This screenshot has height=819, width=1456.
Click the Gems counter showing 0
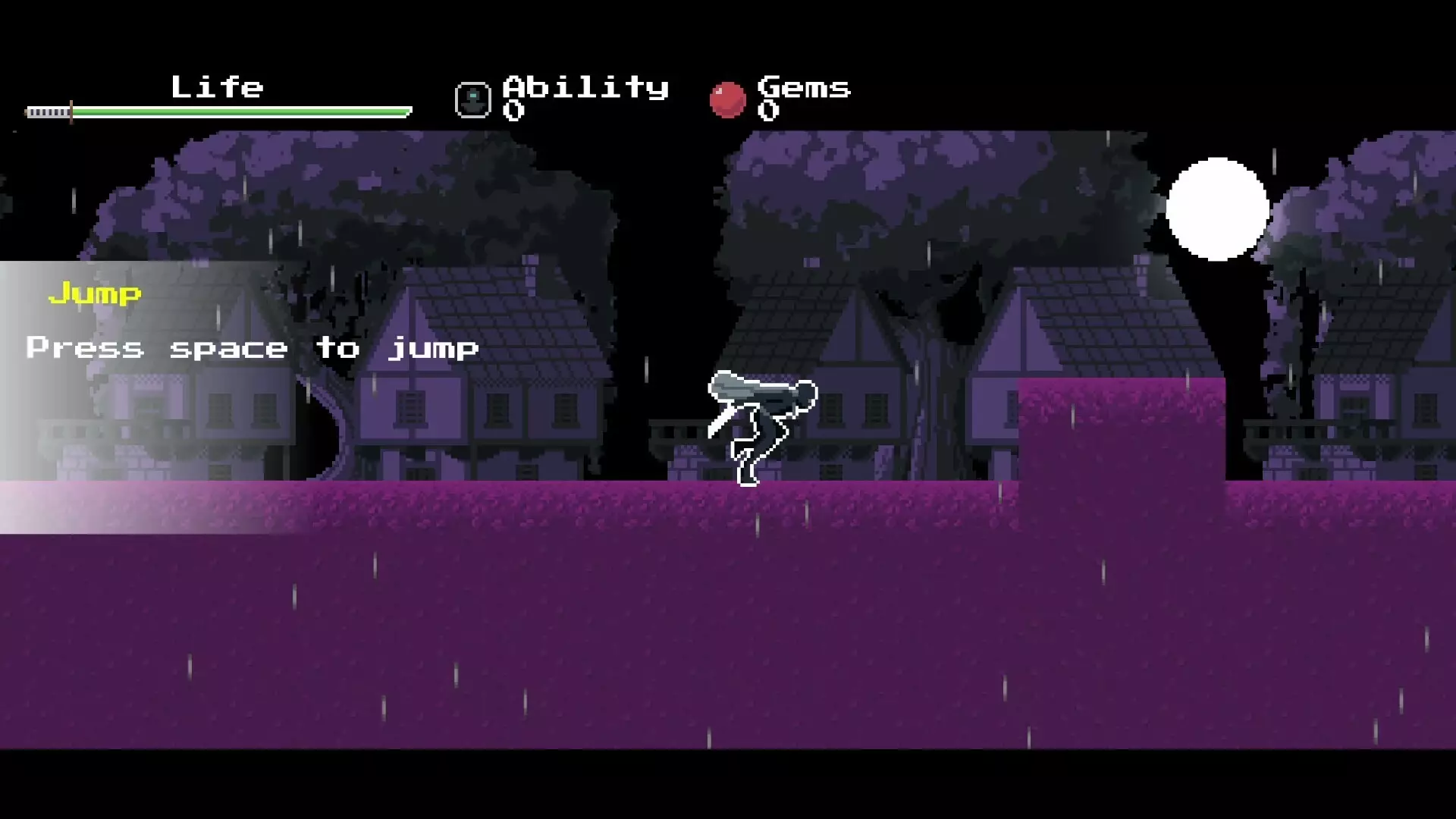click(x=770, y=111)
